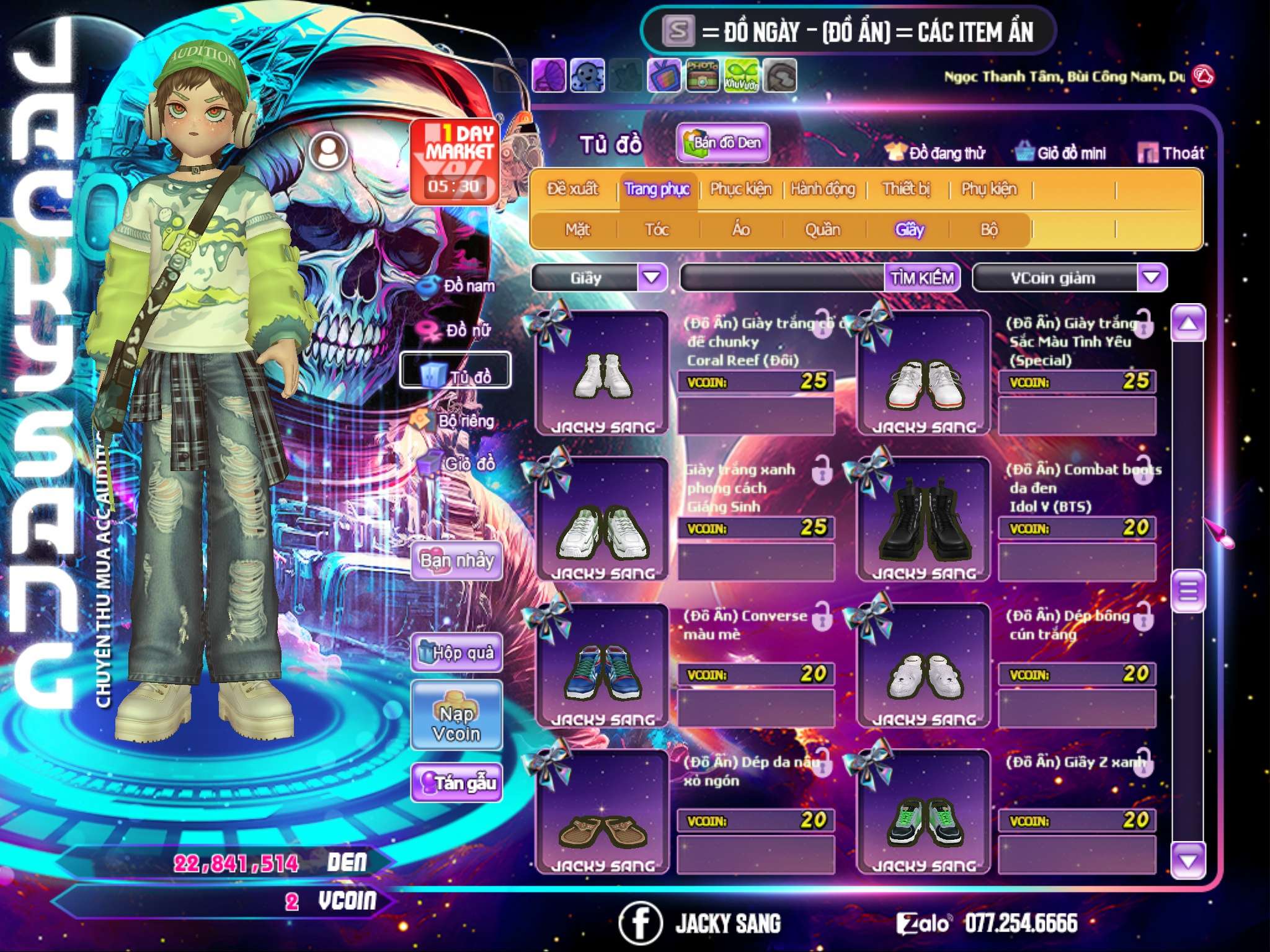This screenshot has height=952, width=1270.
Task: Exit the wardrobe with Thoát
Action: [1171, 153]
